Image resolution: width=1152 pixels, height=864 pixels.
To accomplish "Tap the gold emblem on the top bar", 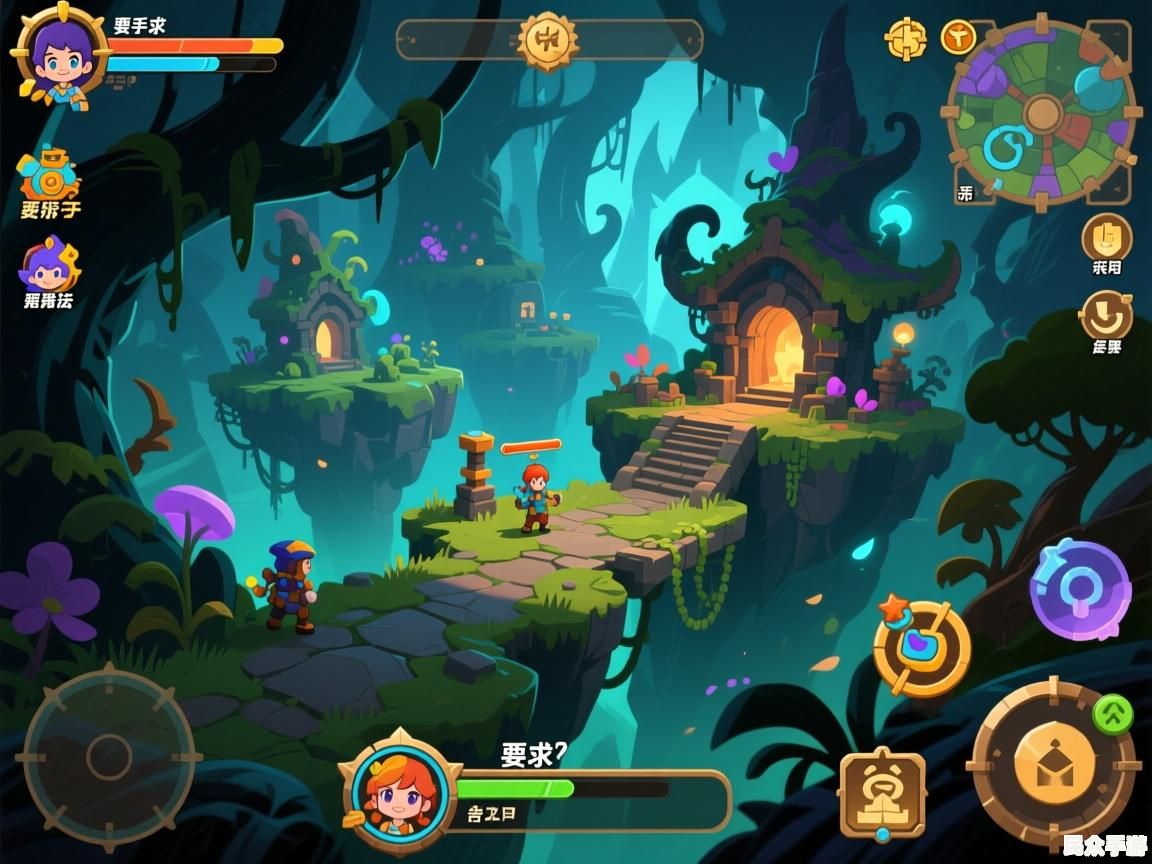I will pyautogui.click(x=549, y=40).
